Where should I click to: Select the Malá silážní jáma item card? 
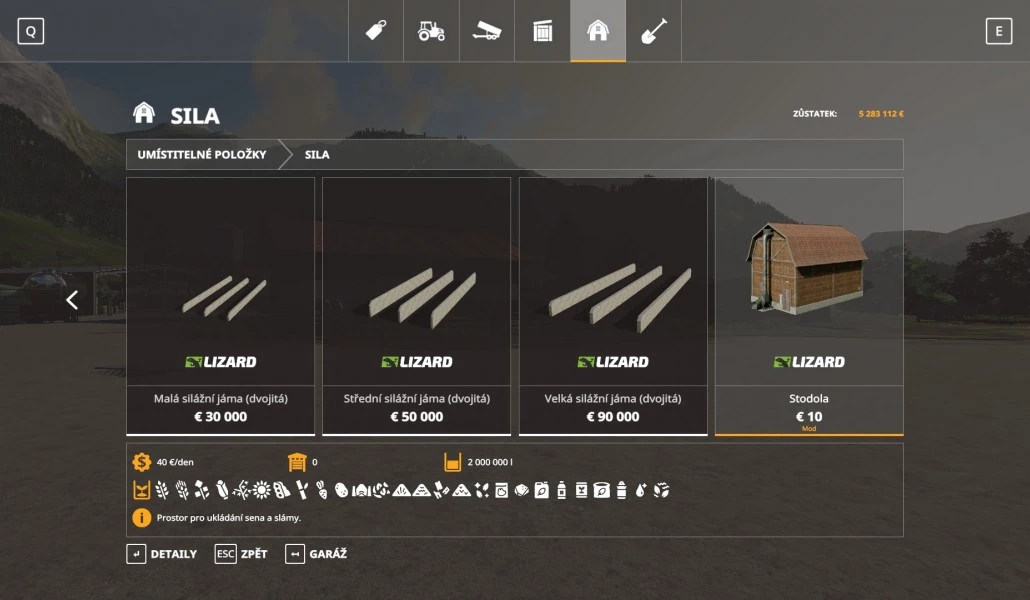coord(221,306)
